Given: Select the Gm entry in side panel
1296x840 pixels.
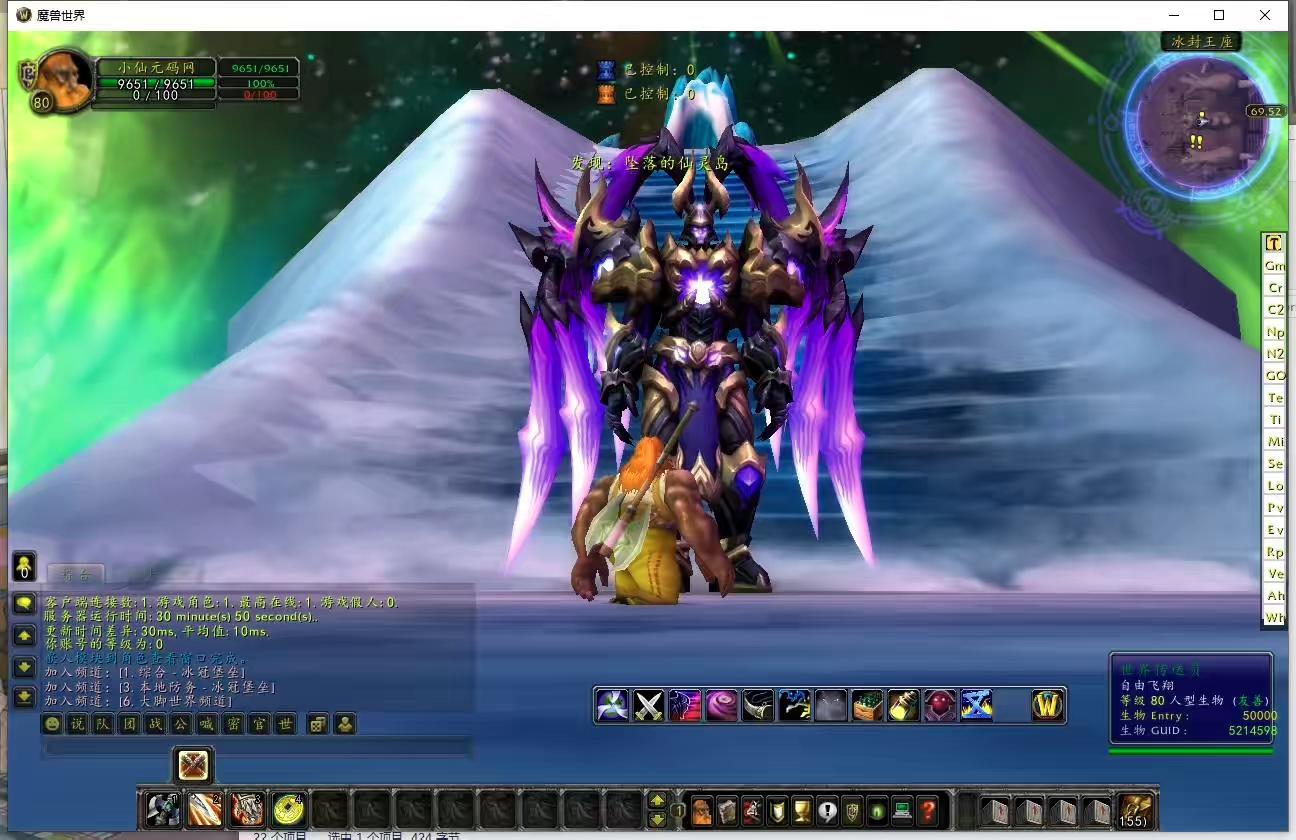Looking at the screenshot, I should tap(1274, 266).
